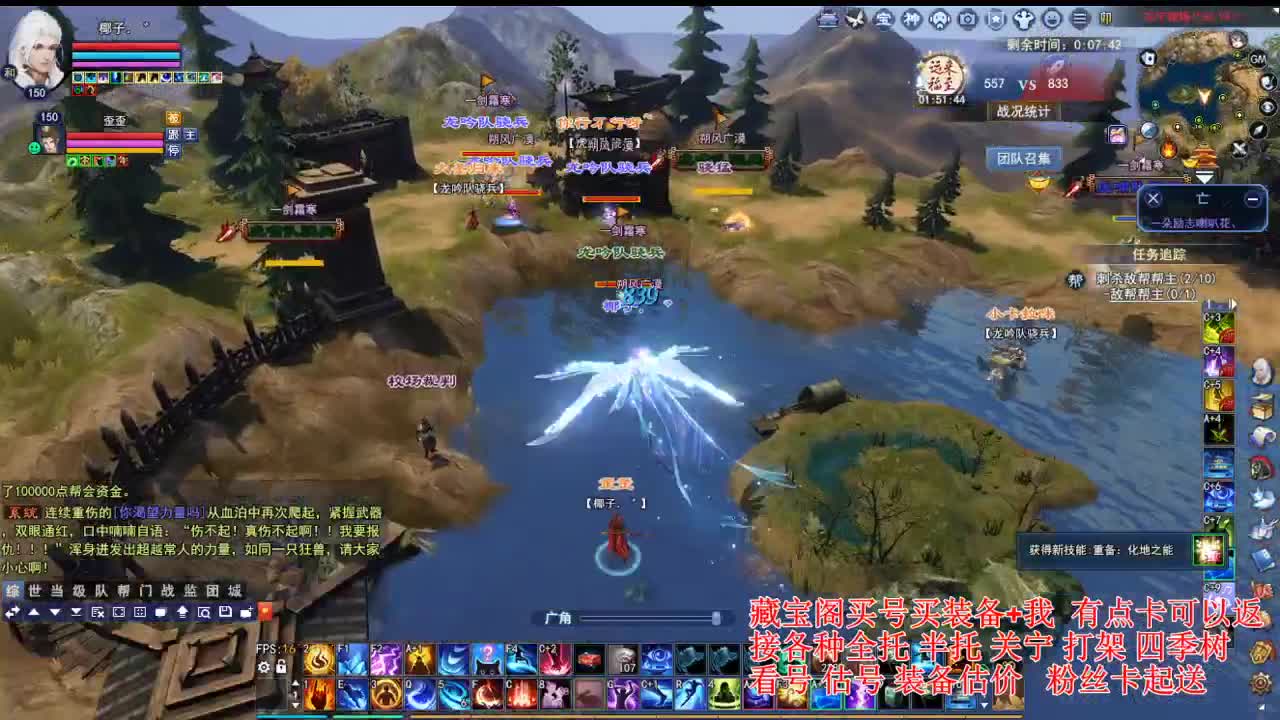Toggle the padlock icon beside the FPS counter
Viewport: 1280px width, 720px height.
[x=281, y=667]
